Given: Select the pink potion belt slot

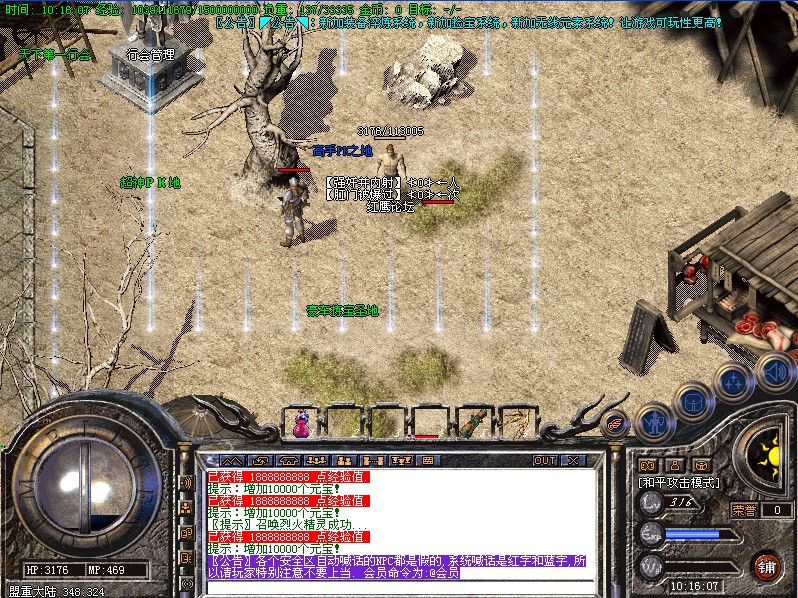Looking at the screenshot, I should point(301,422).
